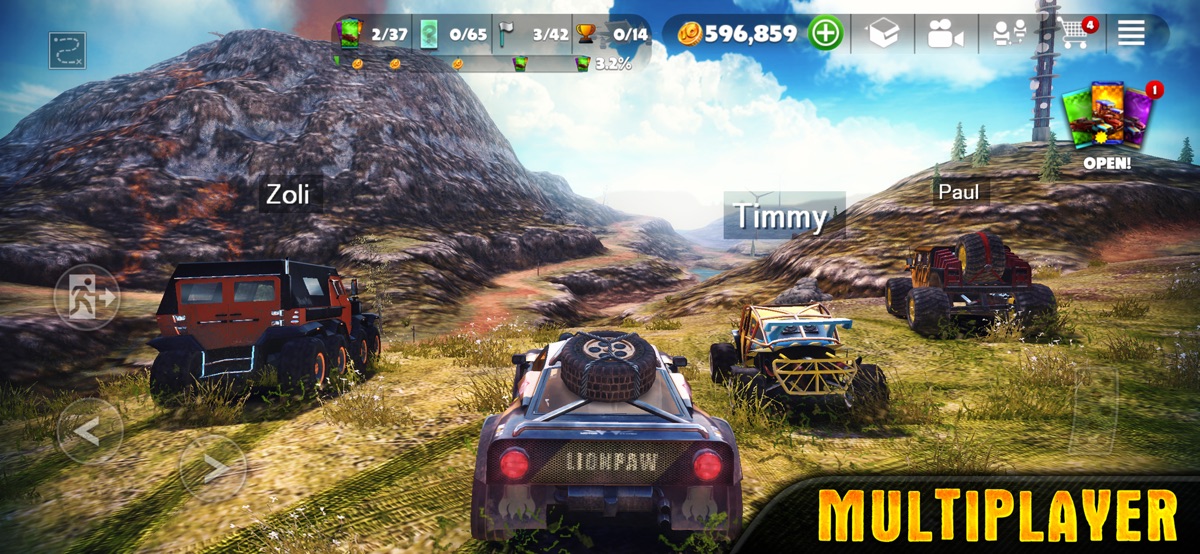The image size is (1200, 554).
Task: Open the route map icon
Action: [x=67, y=51]
